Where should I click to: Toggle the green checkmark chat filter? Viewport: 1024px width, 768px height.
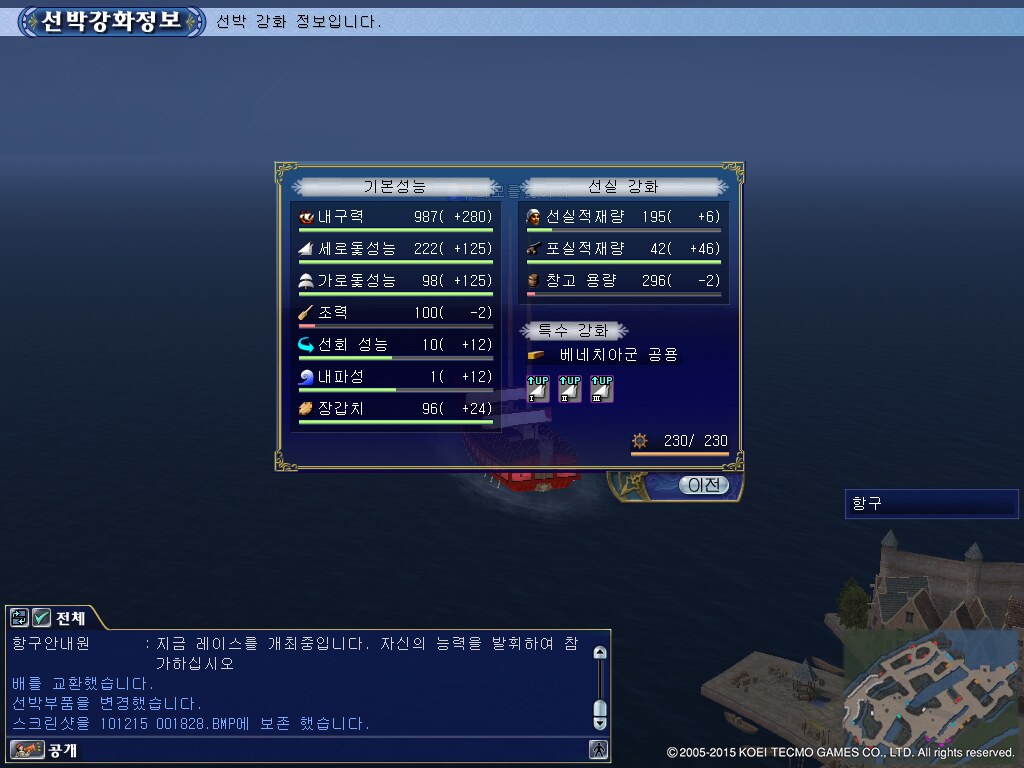(42, 618)
